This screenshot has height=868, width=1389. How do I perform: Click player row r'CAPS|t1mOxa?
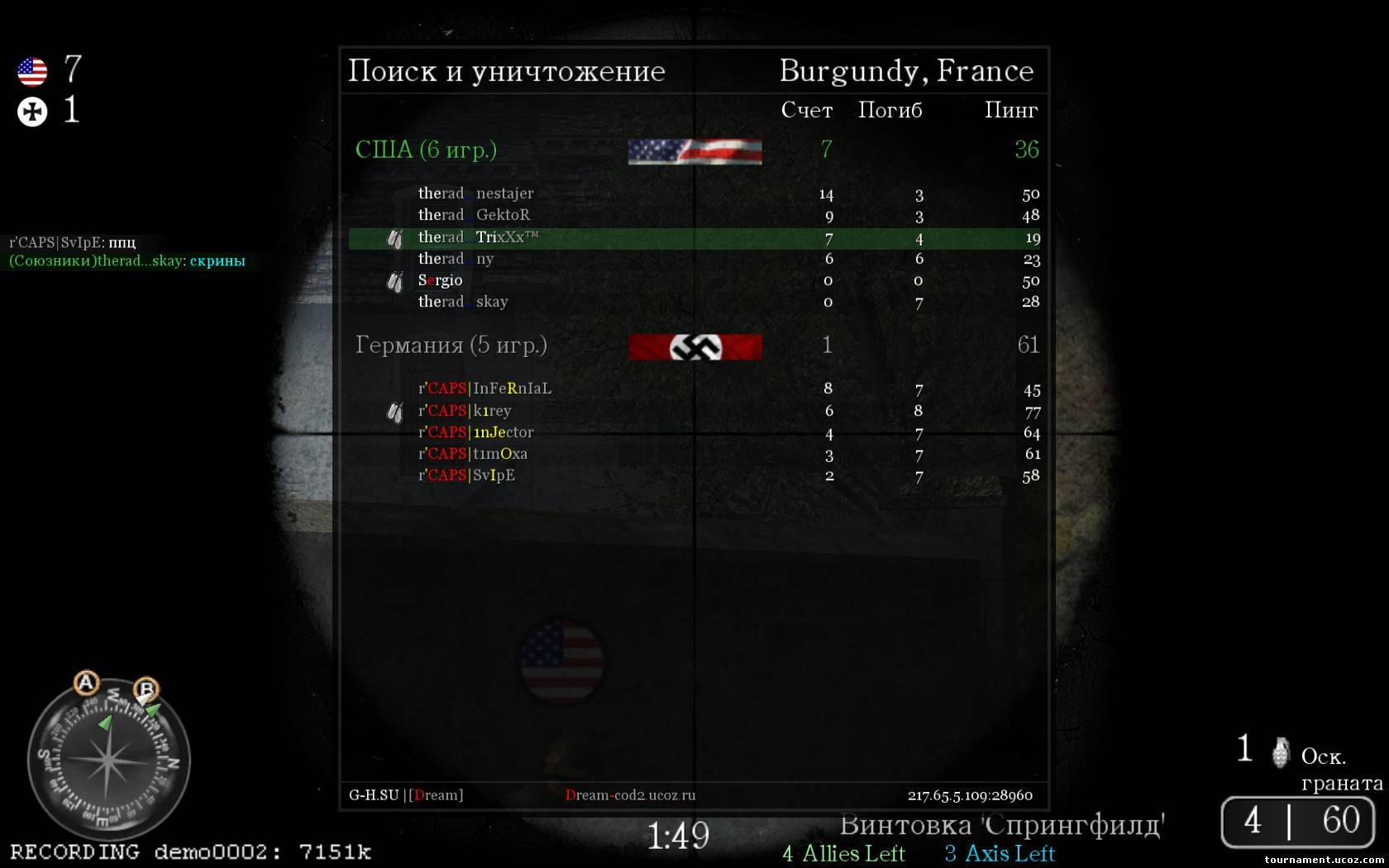click(473, 454)
